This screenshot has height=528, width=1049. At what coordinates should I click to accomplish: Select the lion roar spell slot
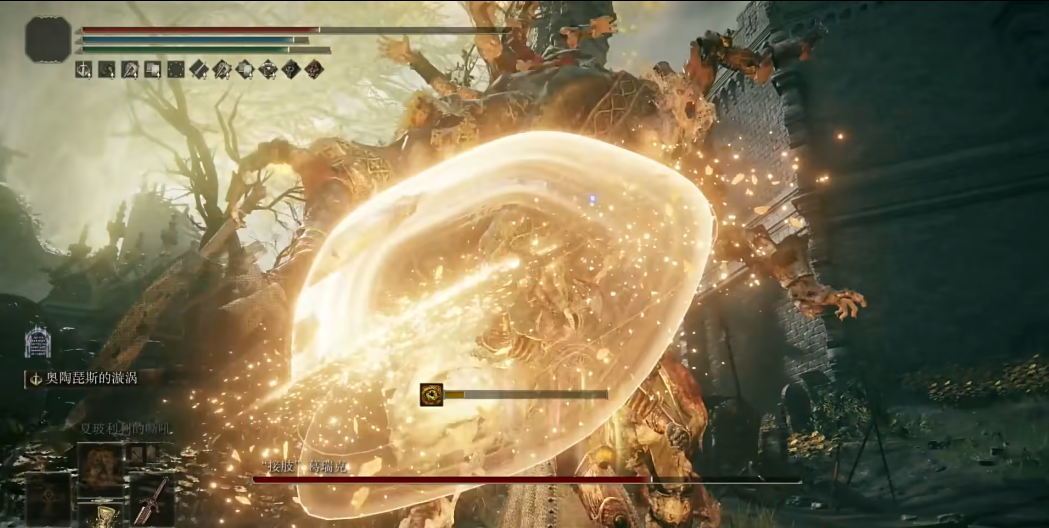(x=101, y=466)
